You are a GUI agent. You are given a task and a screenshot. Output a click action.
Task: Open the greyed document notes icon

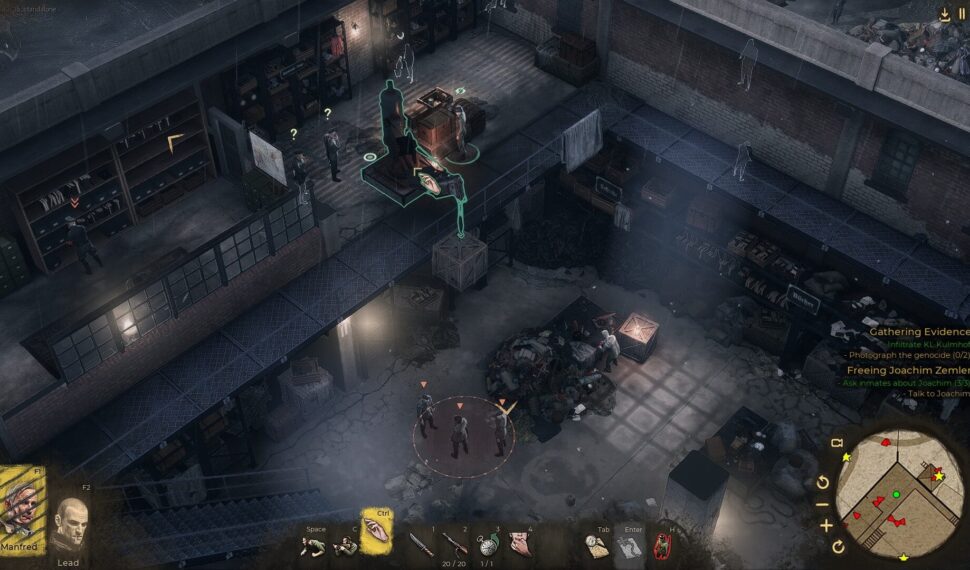[629, 547]
